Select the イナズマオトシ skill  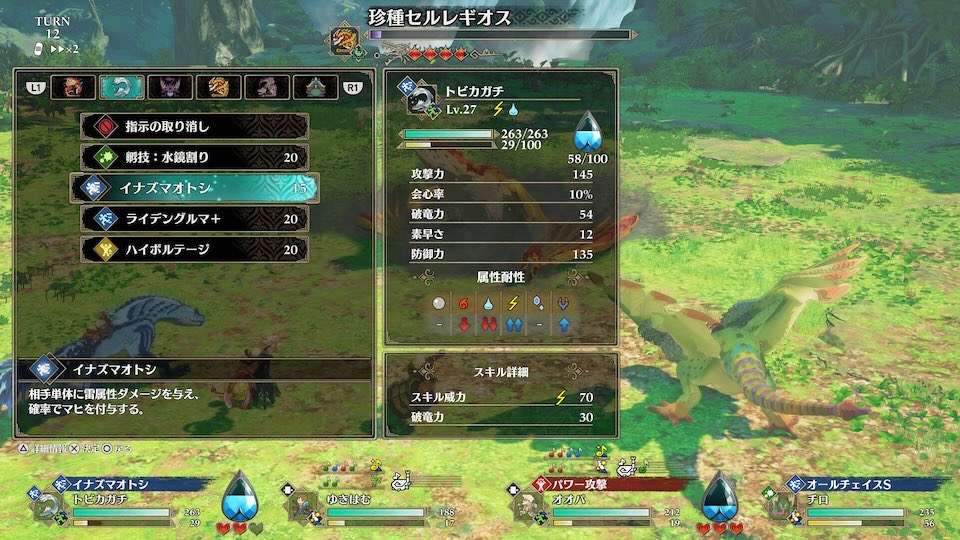click(195, 187)
